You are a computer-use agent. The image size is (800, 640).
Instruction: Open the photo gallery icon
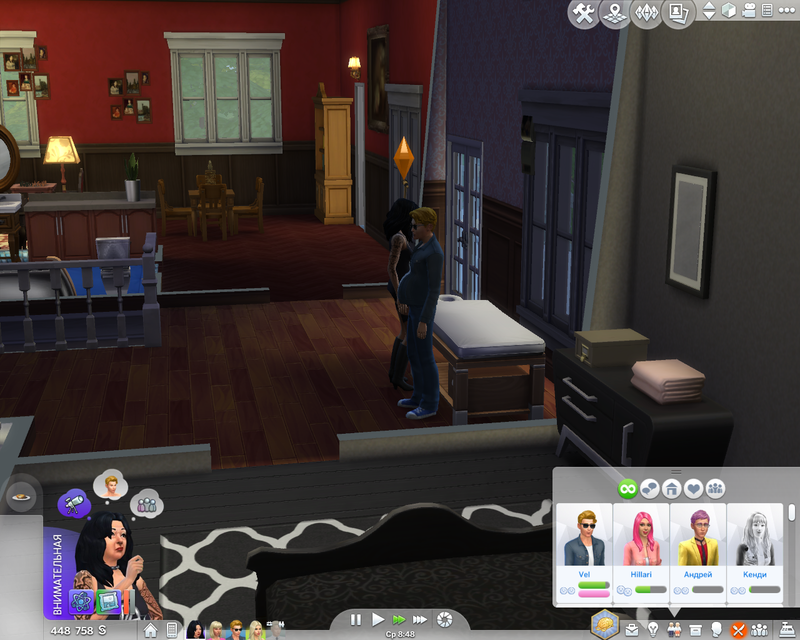tap(680, 13)
